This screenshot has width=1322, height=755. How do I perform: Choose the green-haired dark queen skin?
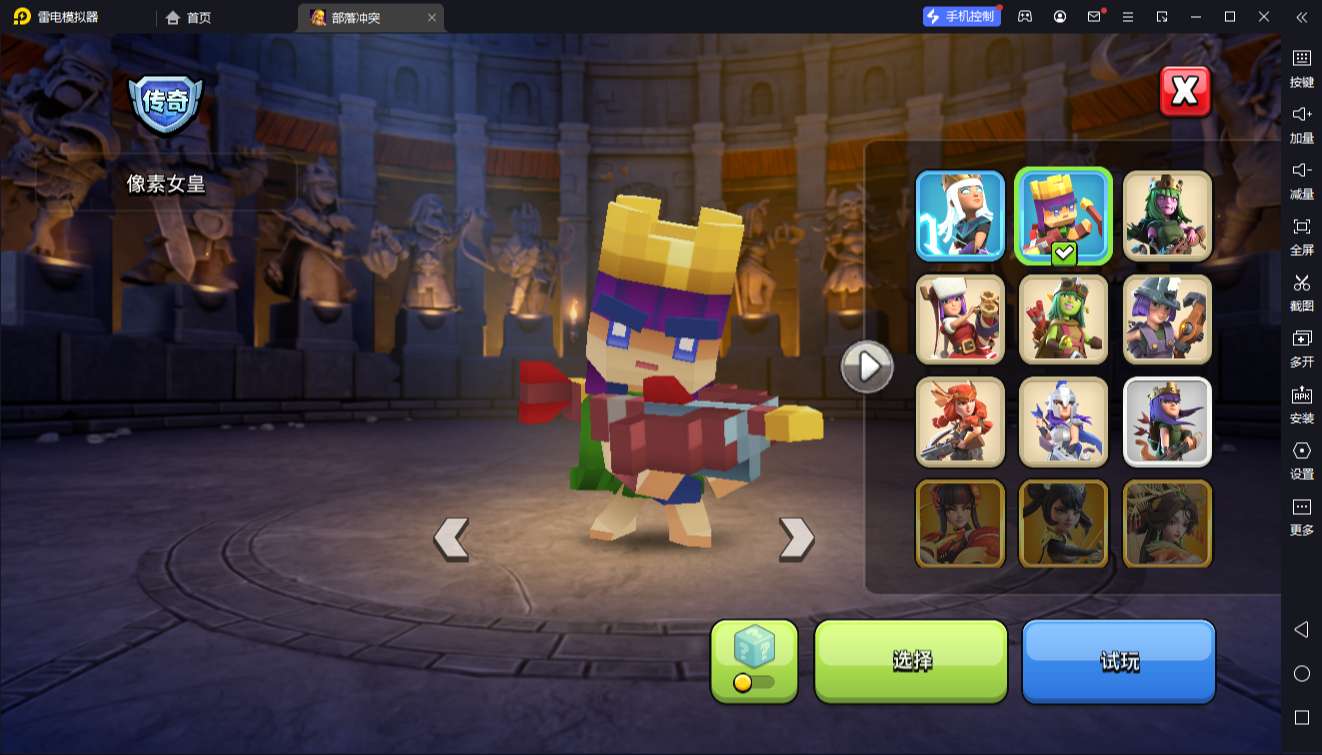[1167, 216]
